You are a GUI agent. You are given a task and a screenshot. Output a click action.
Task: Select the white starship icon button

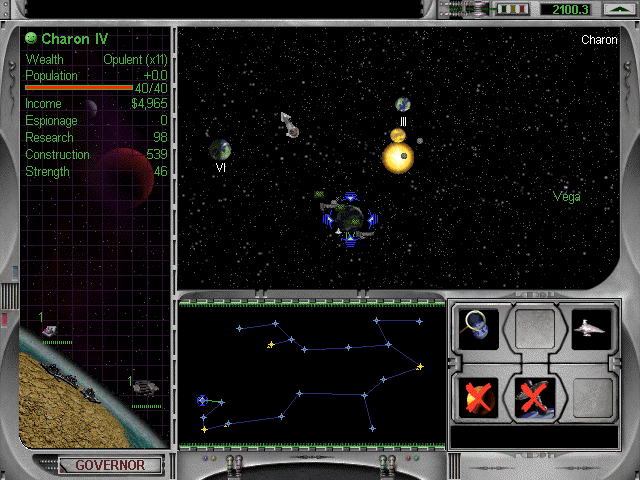coord(590,329)
